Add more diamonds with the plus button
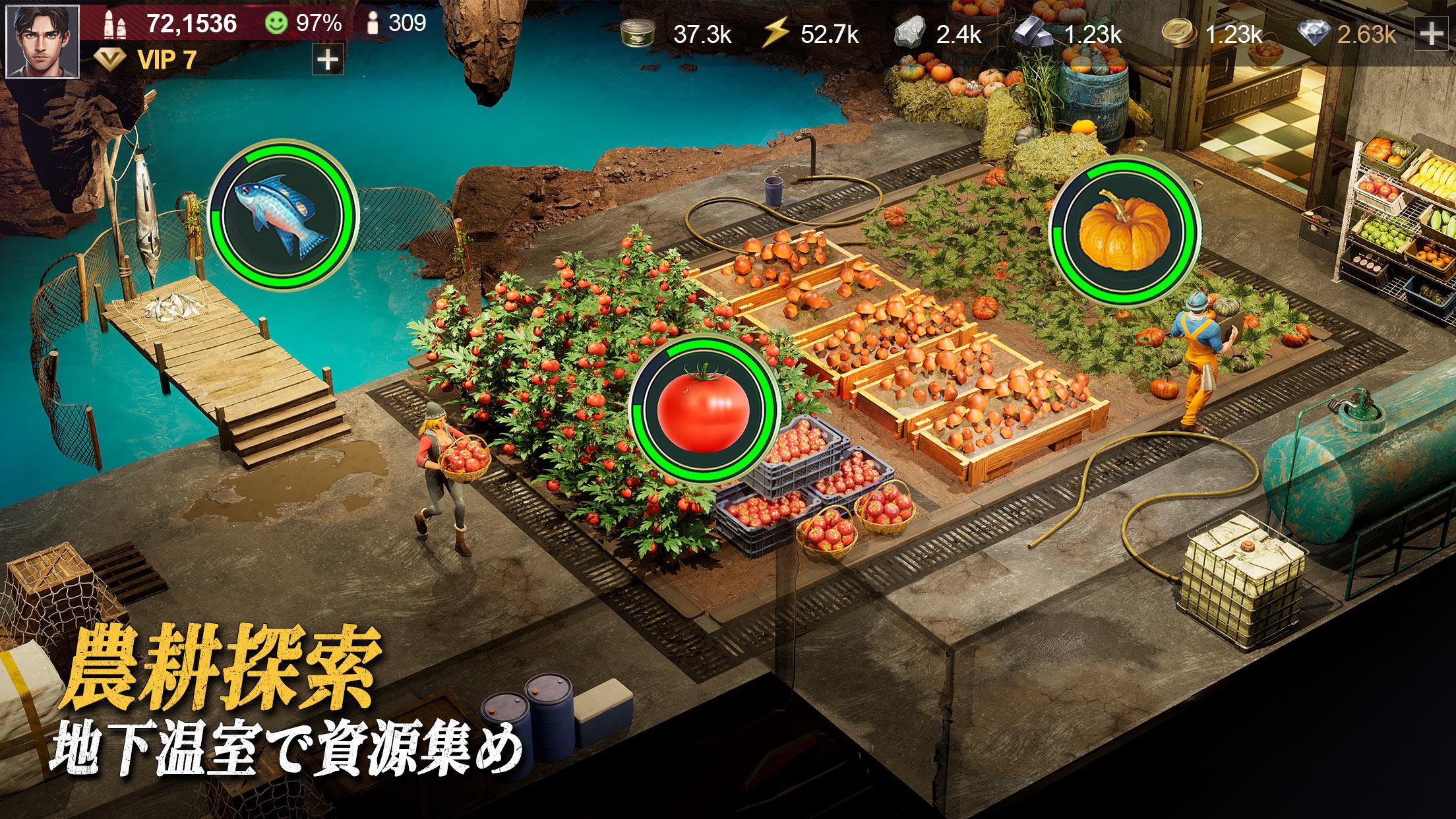 click(x=1431, y=34)
